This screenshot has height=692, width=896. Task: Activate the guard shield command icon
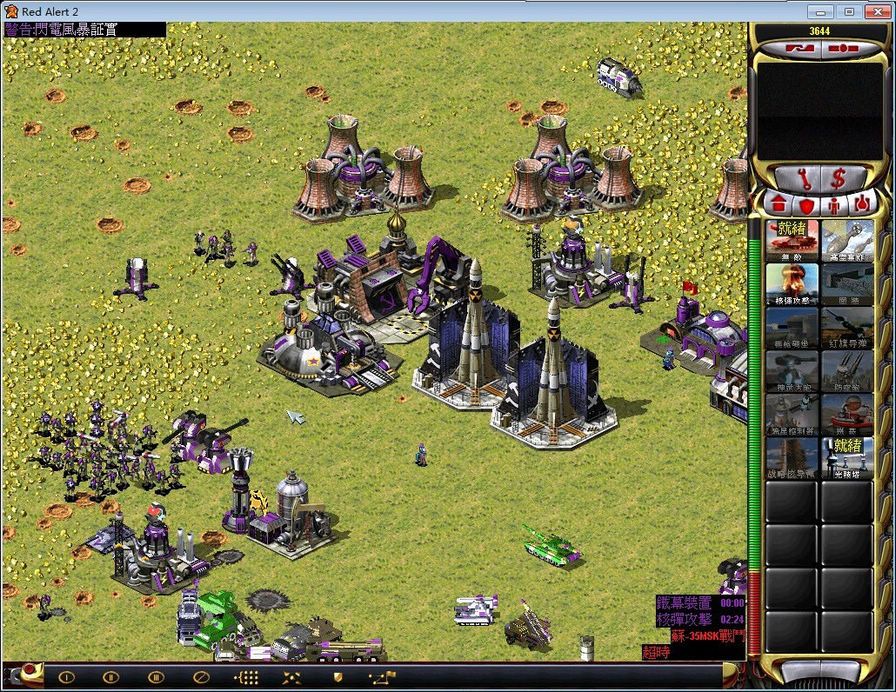(x=338, y=677)
